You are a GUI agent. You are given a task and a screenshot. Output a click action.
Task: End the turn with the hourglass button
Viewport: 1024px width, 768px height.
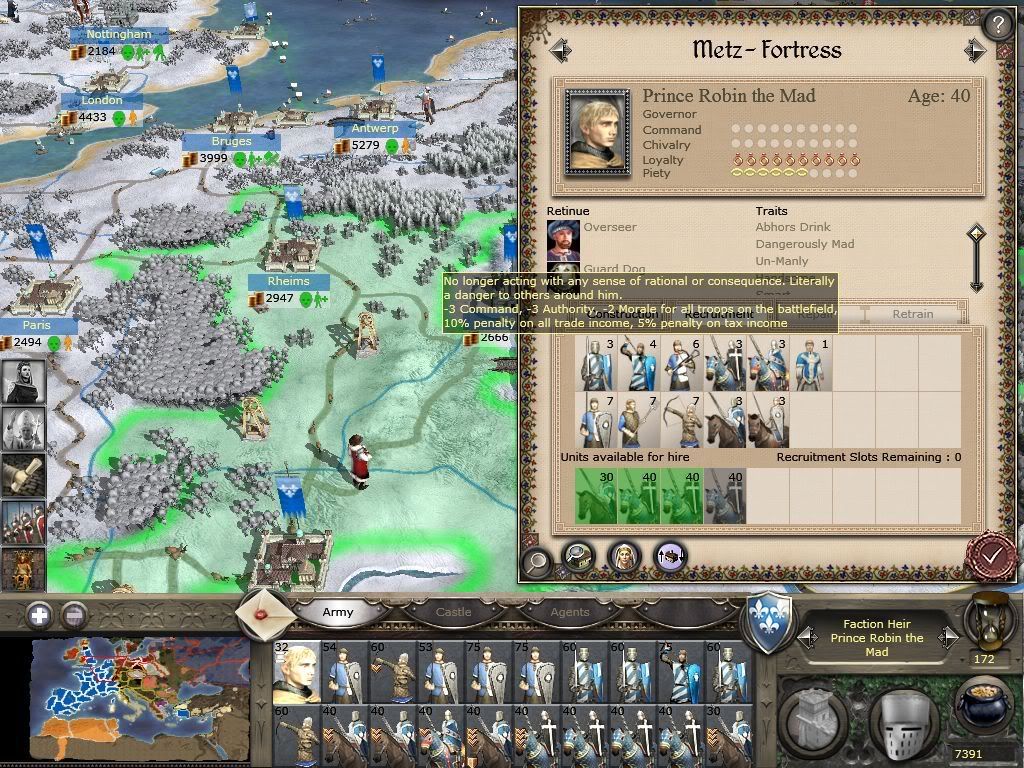click(x=985, y=620)
